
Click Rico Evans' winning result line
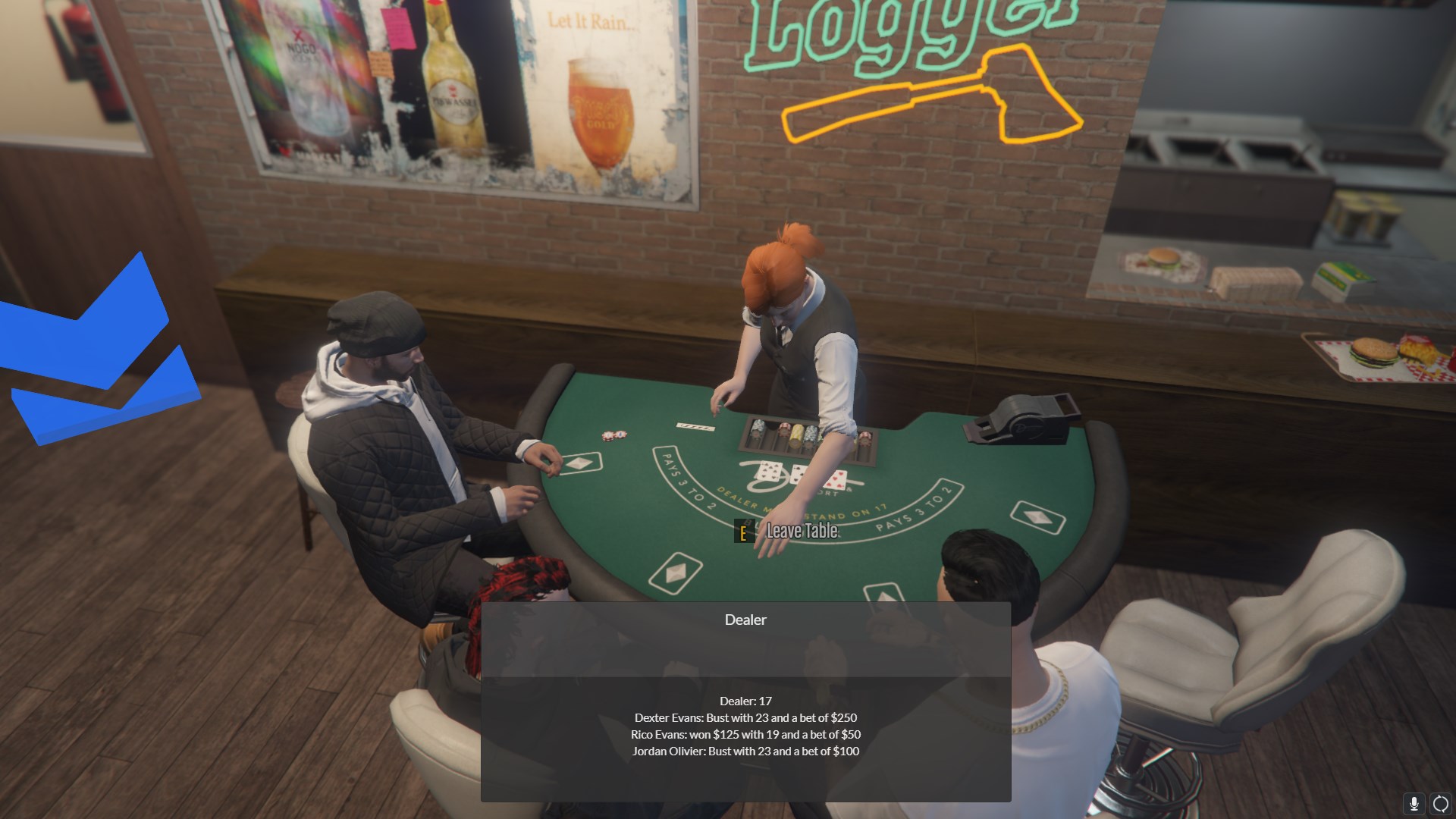point(745,734)
